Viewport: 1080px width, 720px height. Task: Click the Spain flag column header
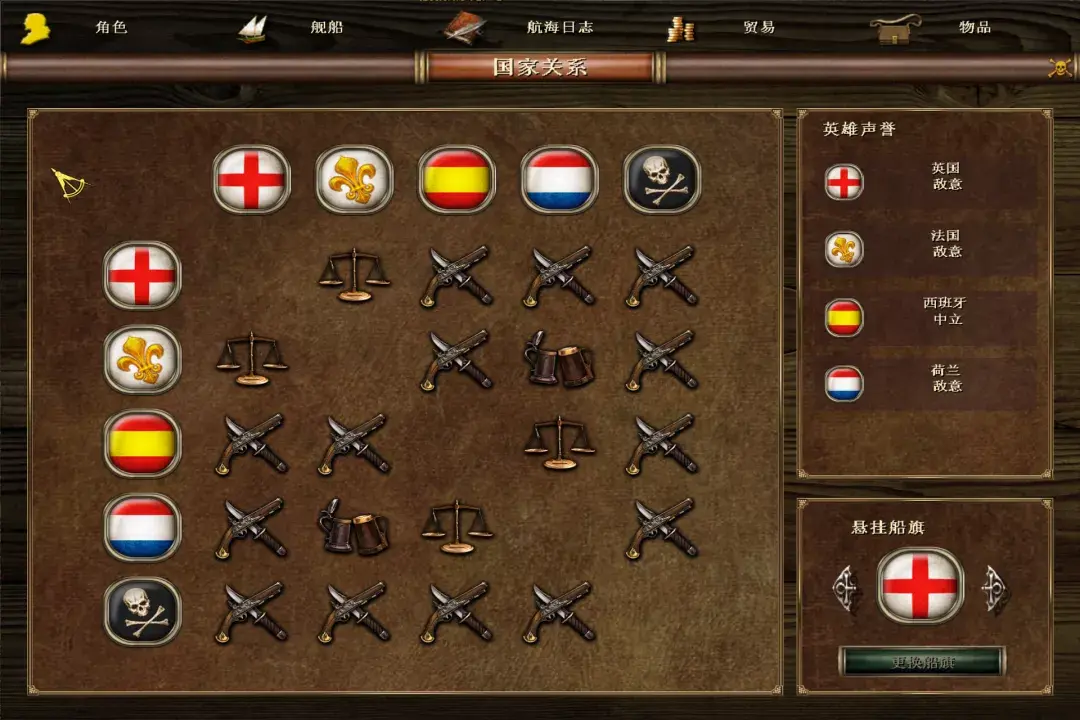(457, 180)
